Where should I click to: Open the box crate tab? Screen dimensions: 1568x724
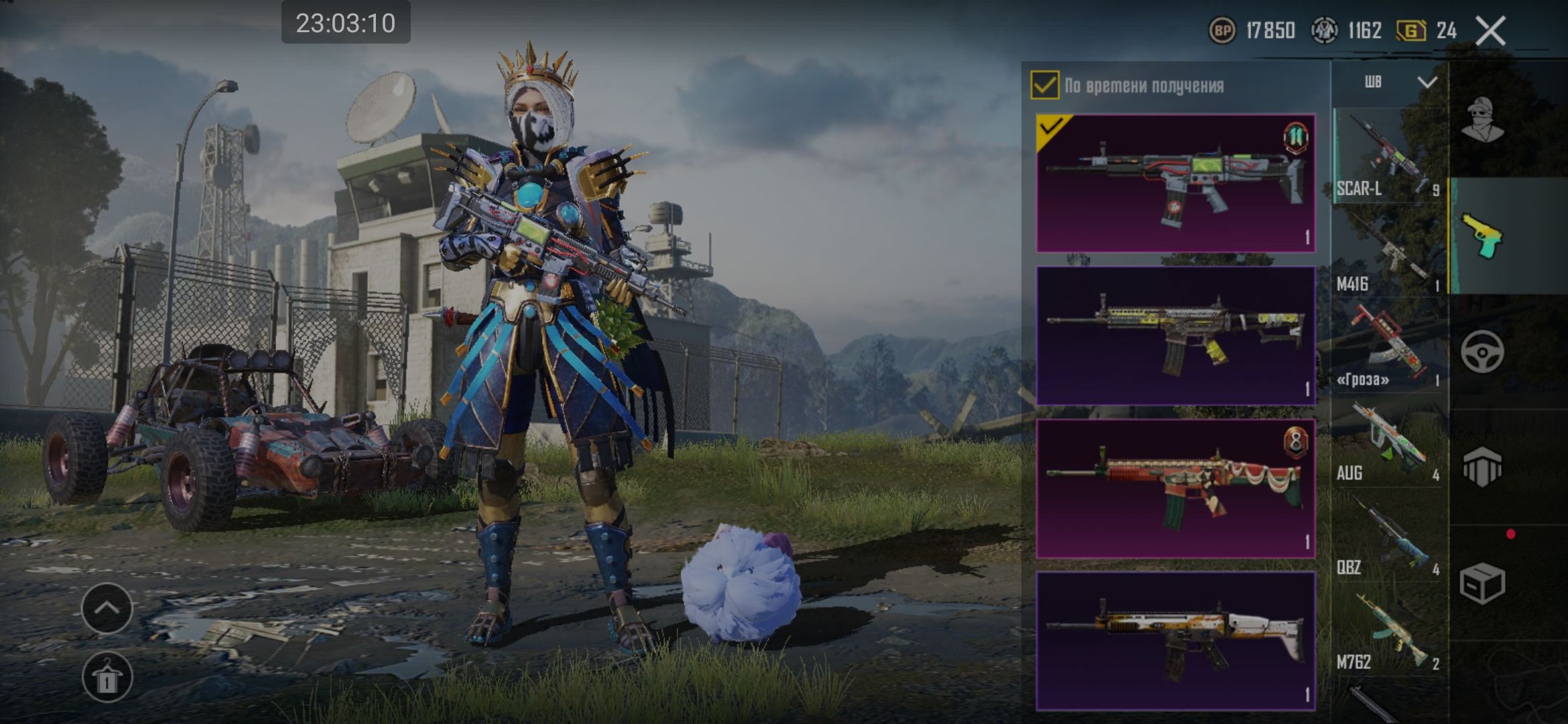(1482, 582)
